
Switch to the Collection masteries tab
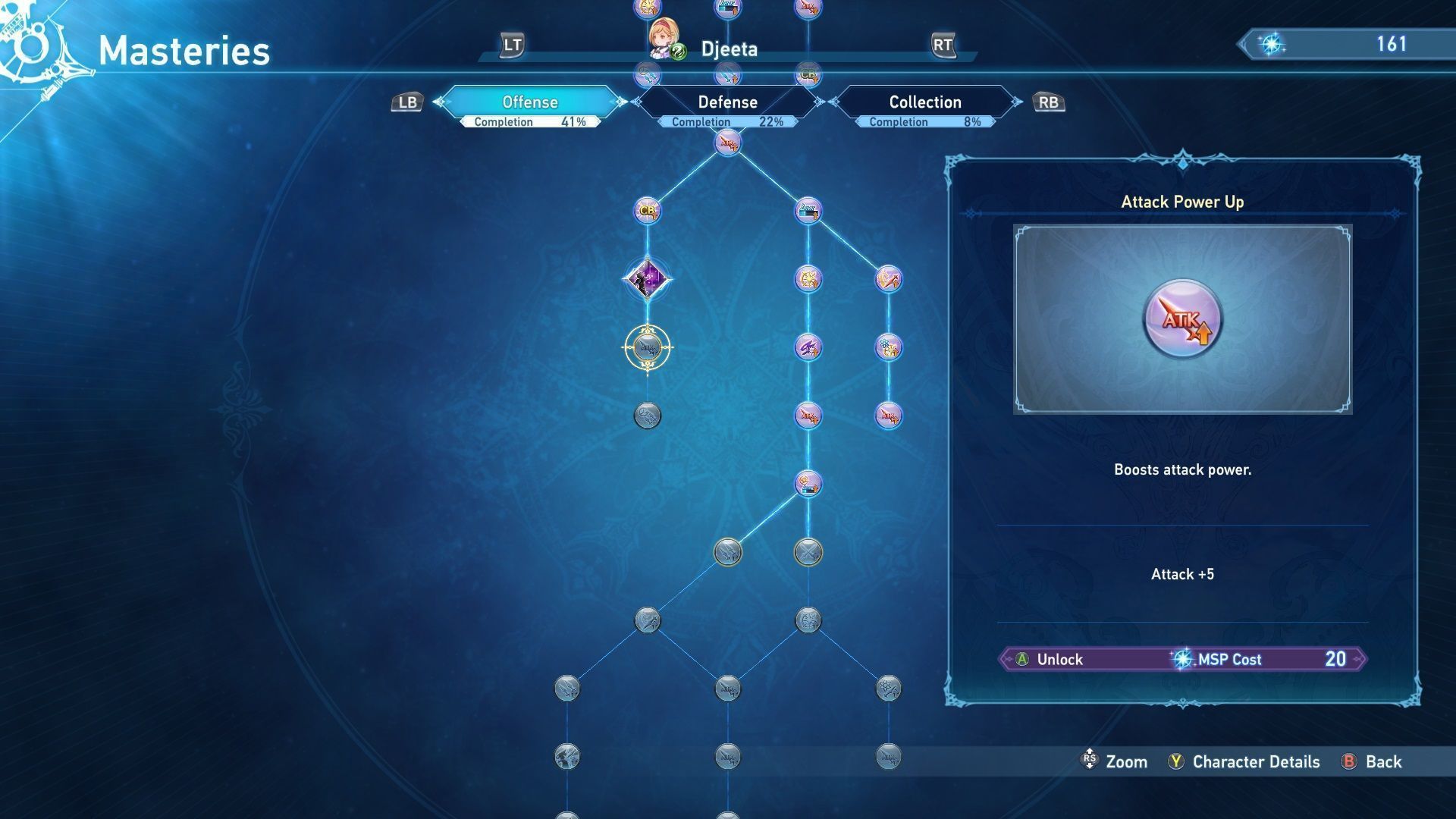[x=924, y=102]
